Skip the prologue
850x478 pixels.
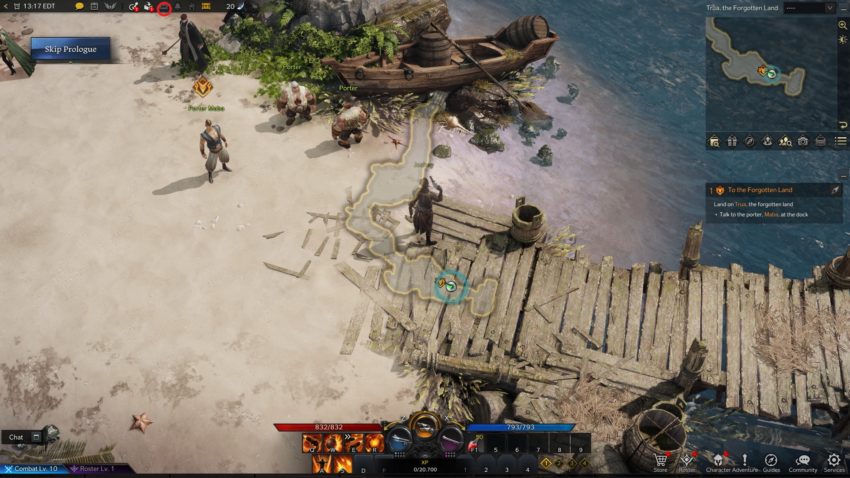(x=70, y=48)
